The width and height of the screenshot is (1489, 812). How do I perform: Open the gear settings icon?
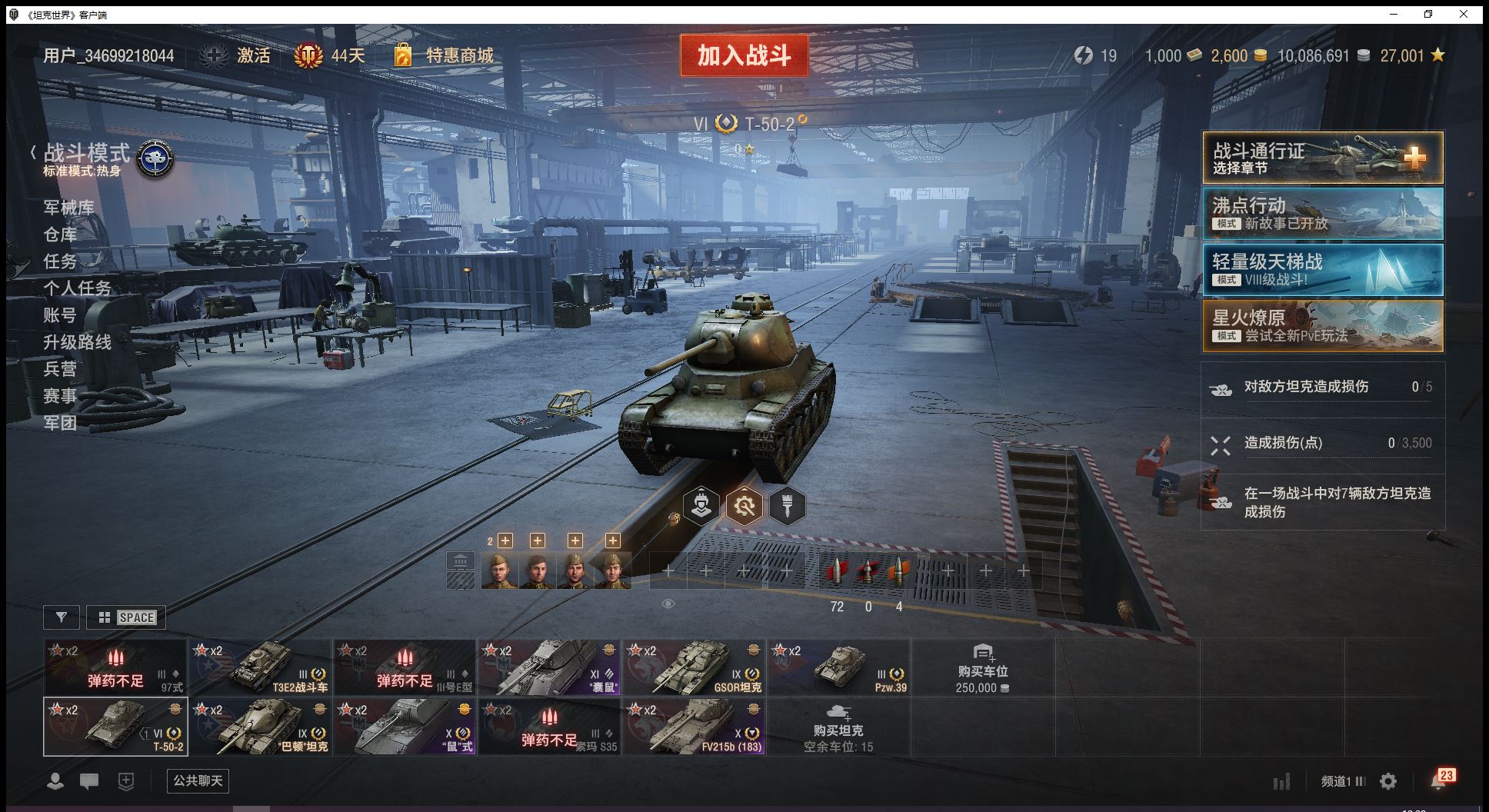point(1388,782)
